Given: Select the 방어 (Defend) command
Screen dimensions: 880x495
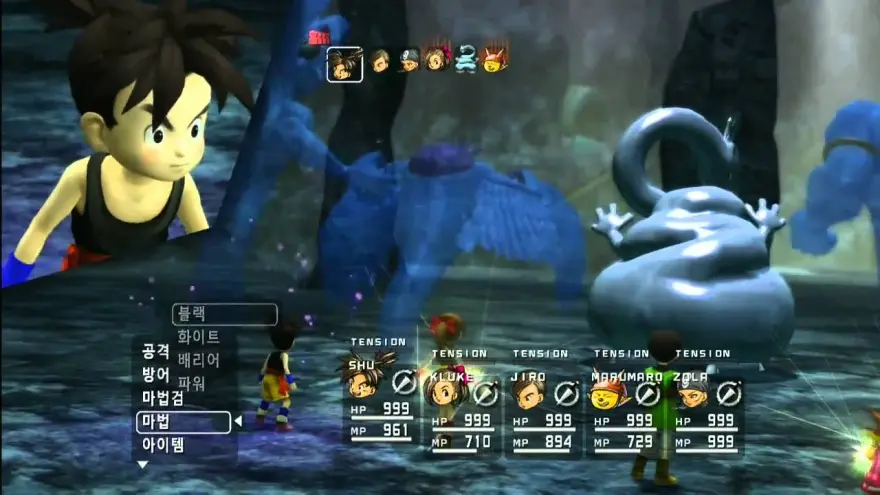Looking at the screenshot, I should pos(156,375).
